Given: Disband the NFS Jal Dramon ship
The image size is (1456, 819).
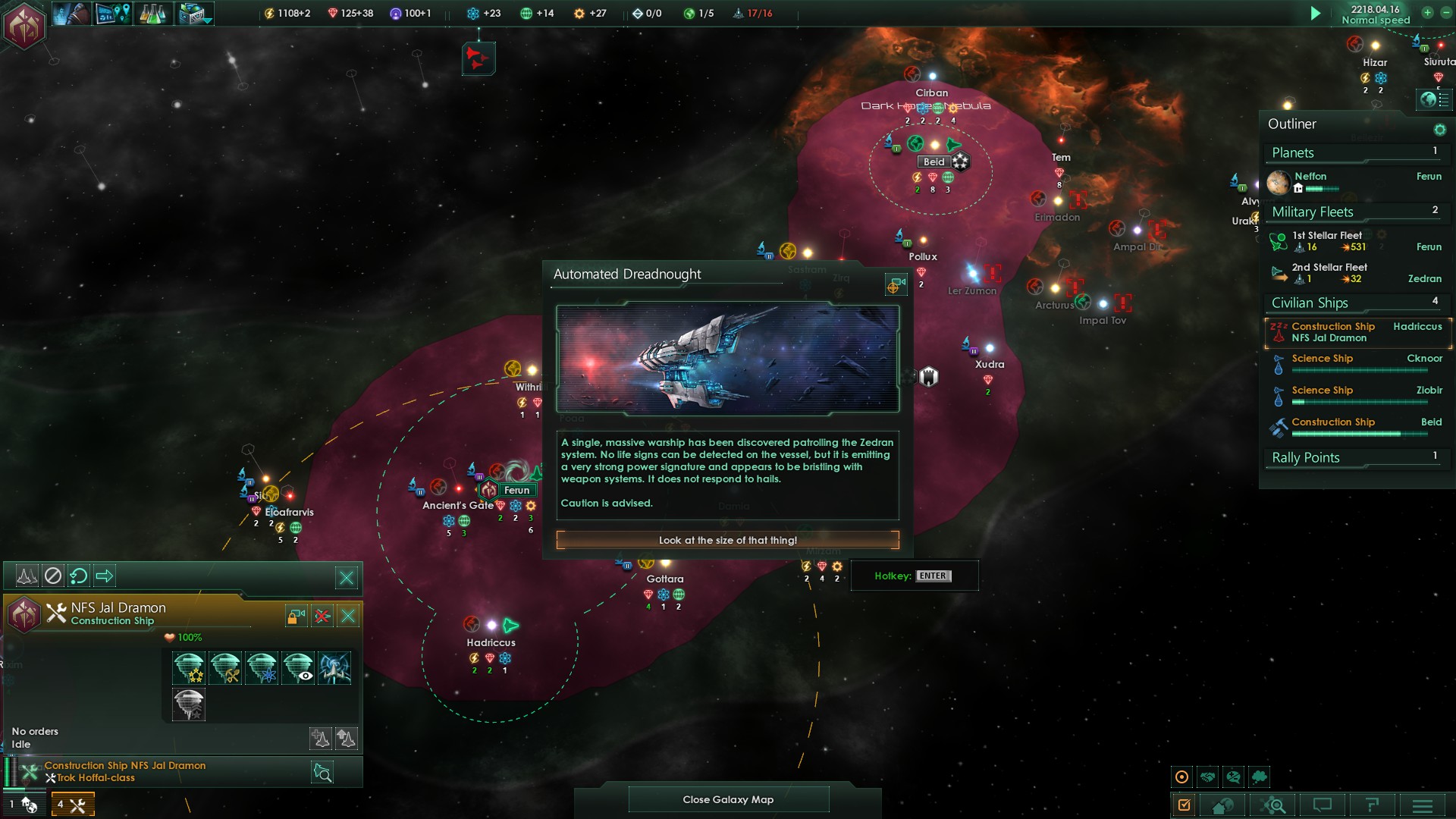Looking at the screenshot, I should click(x=322, y=616).
